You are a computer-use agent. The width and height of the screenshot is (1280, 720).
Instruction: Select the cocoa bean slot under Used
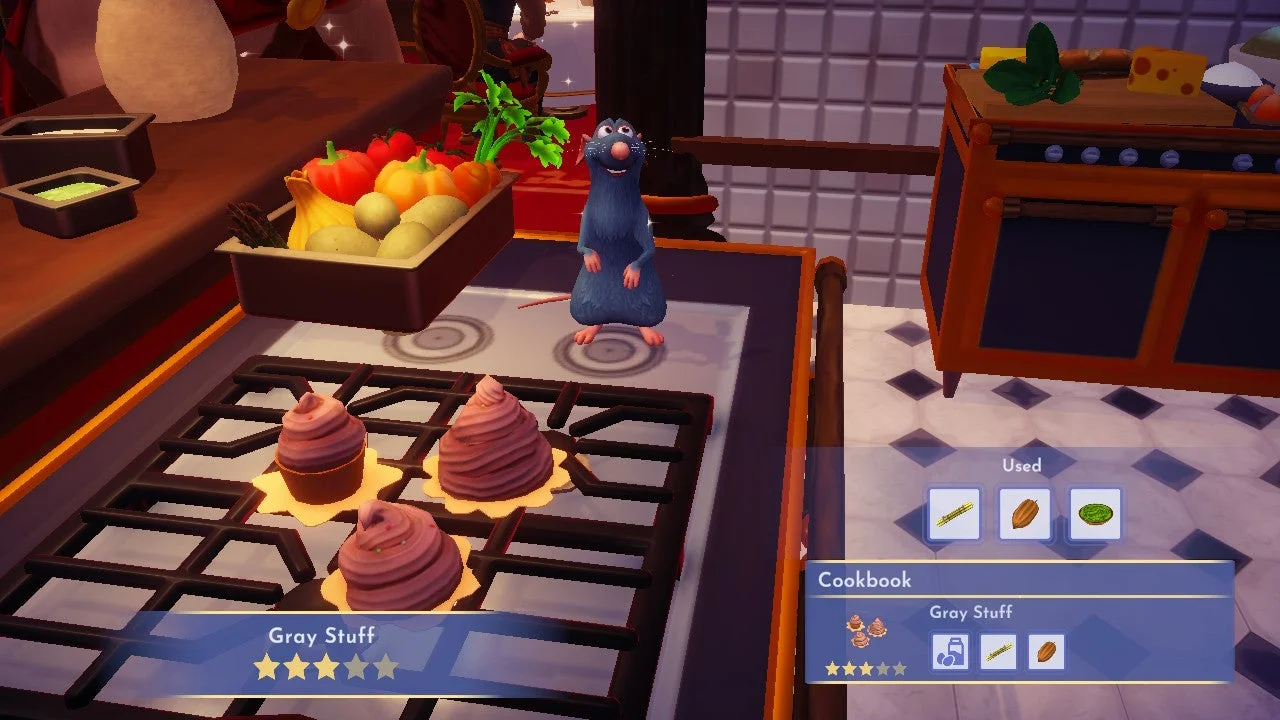pos(1025,514)
